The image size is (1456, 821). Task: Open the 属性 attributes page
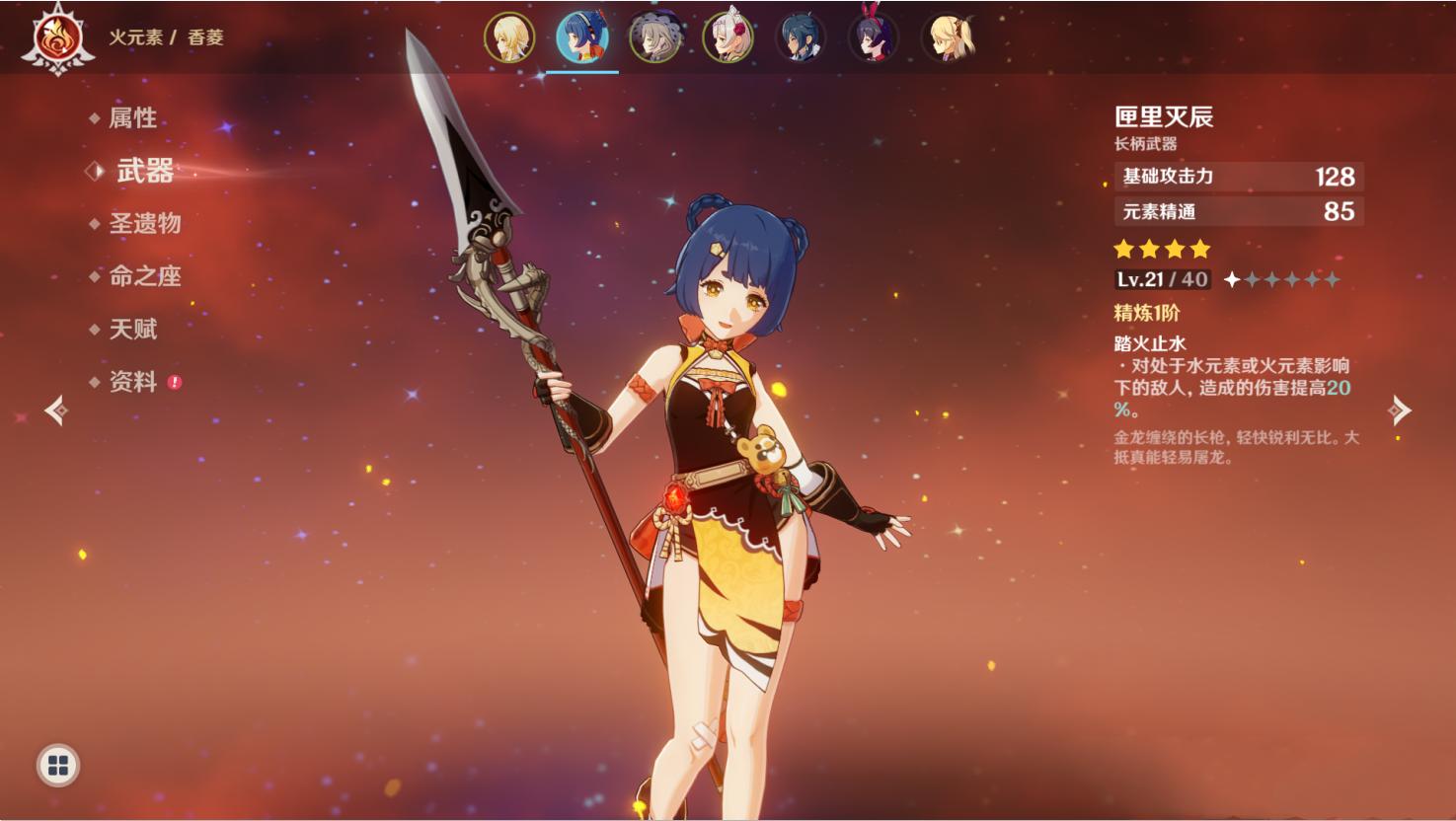tap(132, 118)
